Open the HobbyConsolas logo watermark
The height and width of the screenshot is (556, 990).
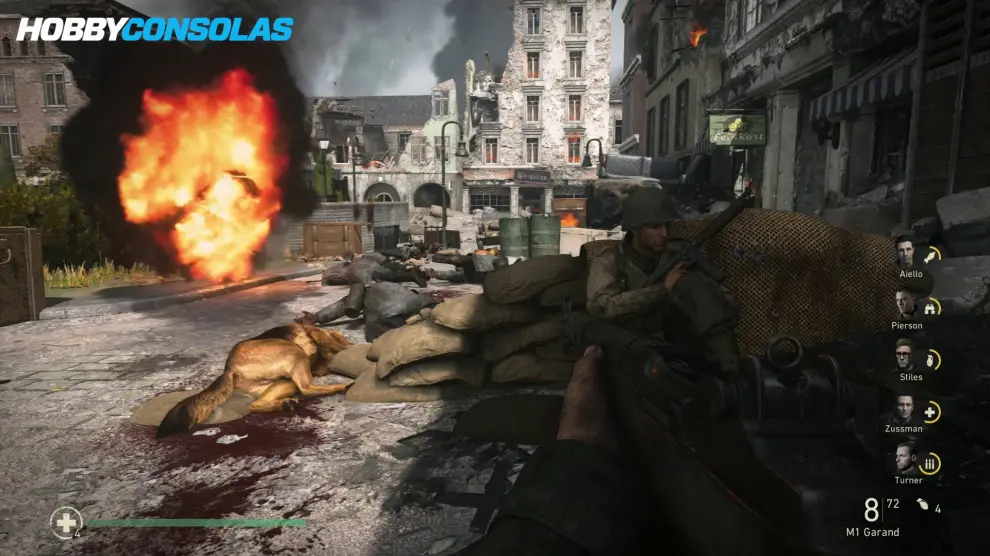pos(155,29)
